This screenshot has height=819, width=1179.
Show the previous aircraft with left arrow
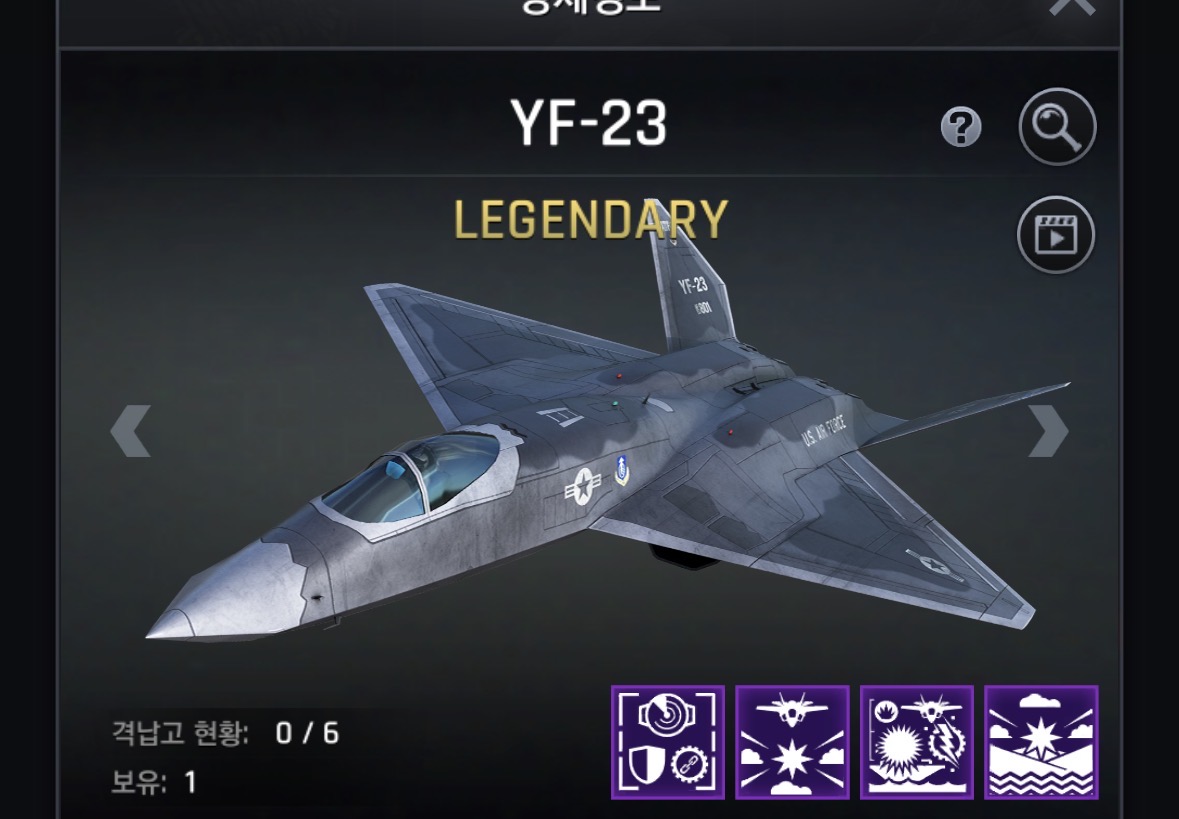point(130,431)
